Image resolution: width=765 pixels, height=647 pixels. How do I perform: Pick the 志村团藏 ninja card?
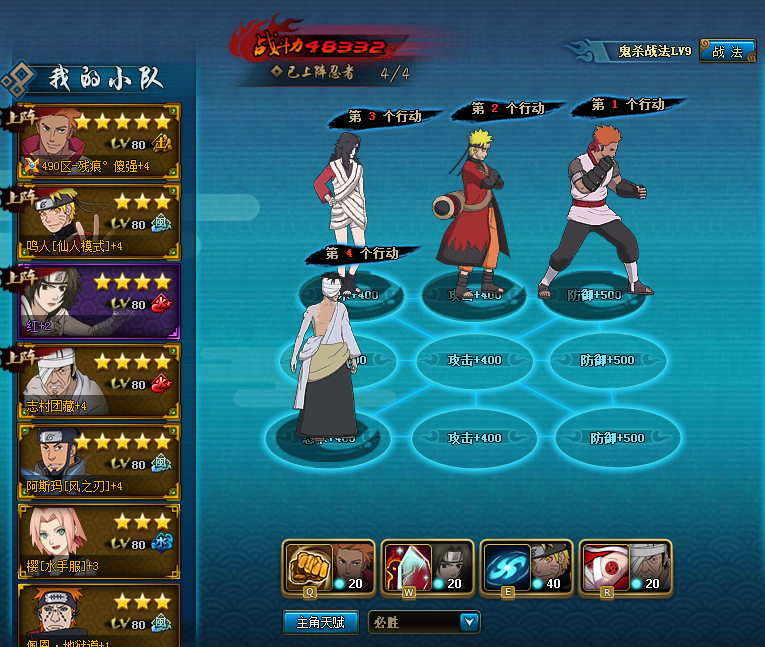[99, 381]
